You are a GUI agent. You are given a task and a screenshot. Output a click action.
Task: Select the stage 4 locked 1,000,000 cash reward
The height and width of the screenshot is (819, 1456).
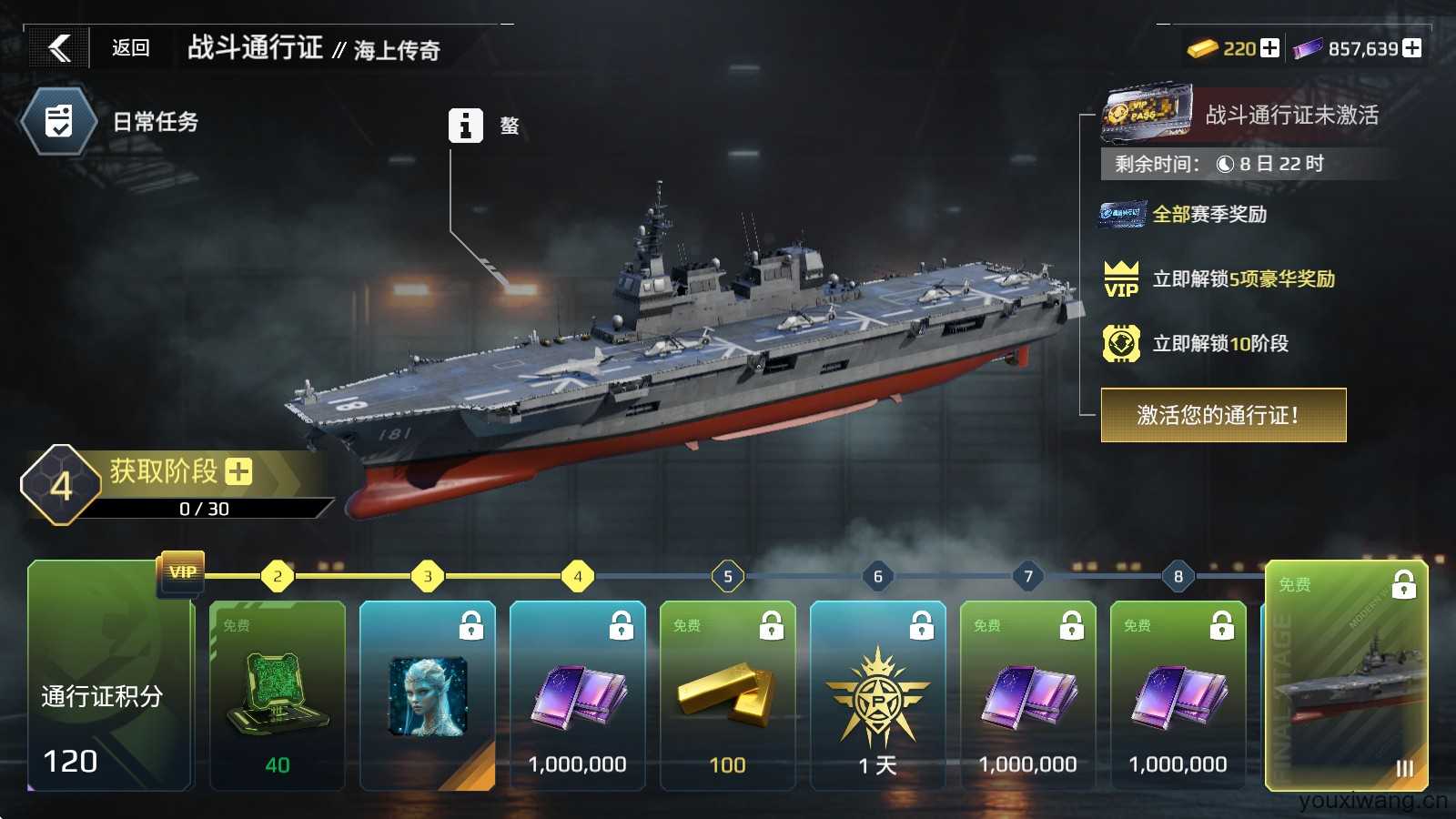[x=578, y=696]
